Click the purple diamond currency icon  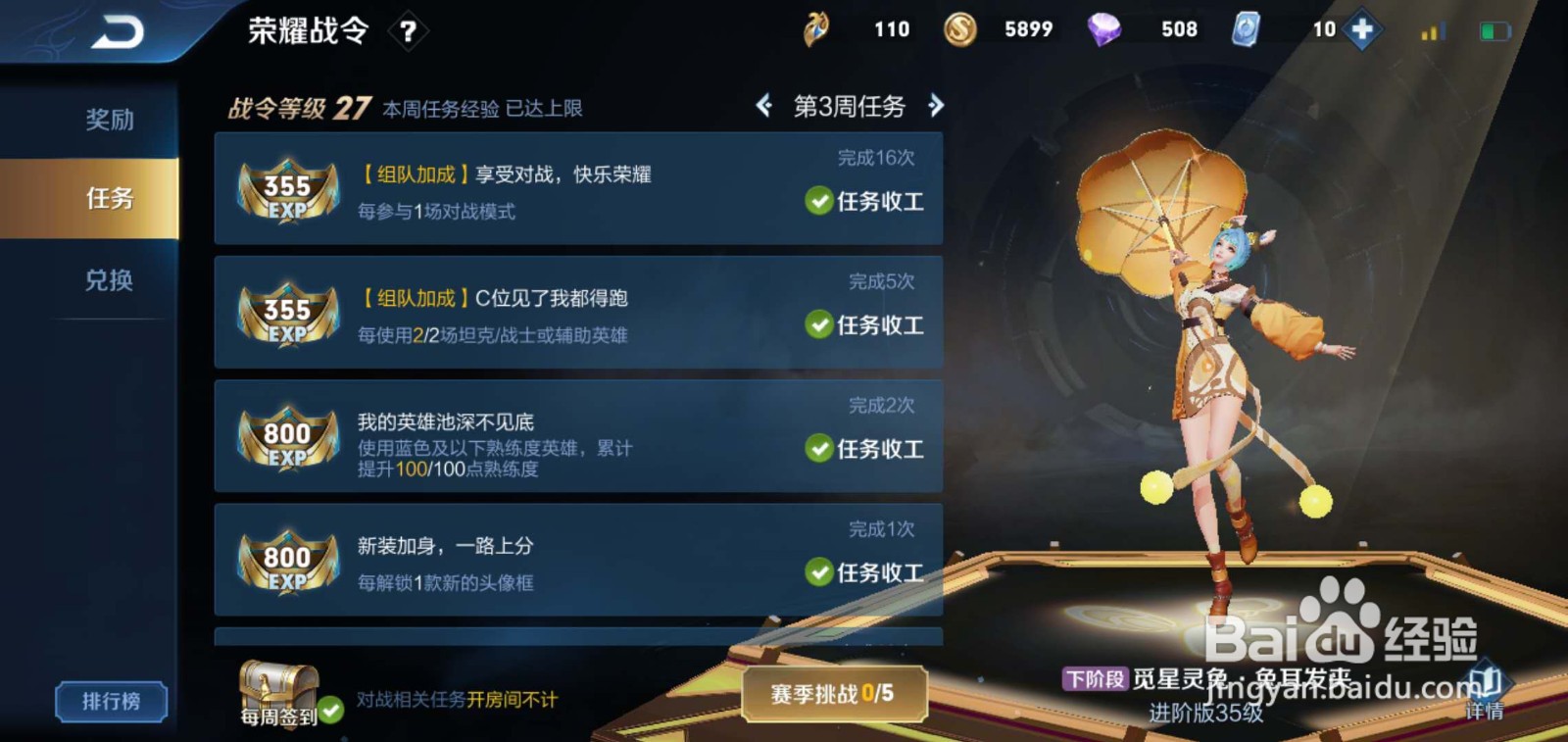point(1105,29)
